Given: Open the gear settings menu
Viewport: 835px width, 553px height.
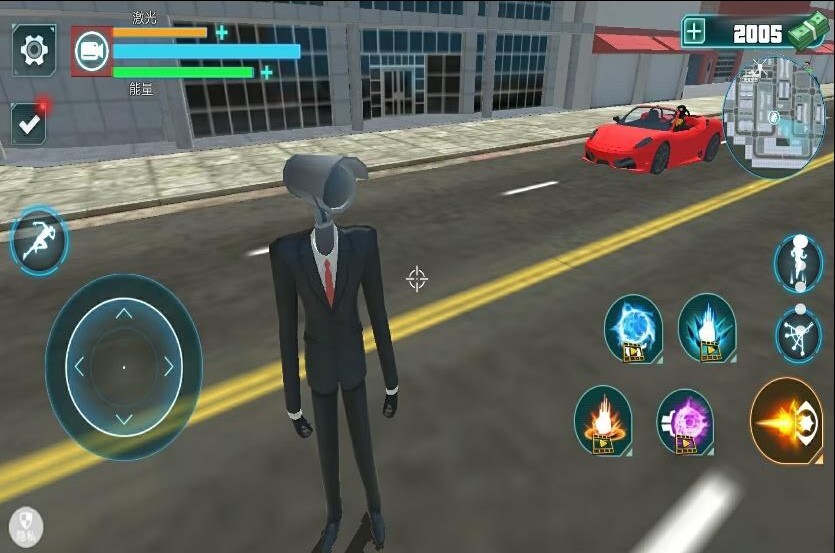Looking at the screenshot, I should click(x=34, y=48).
